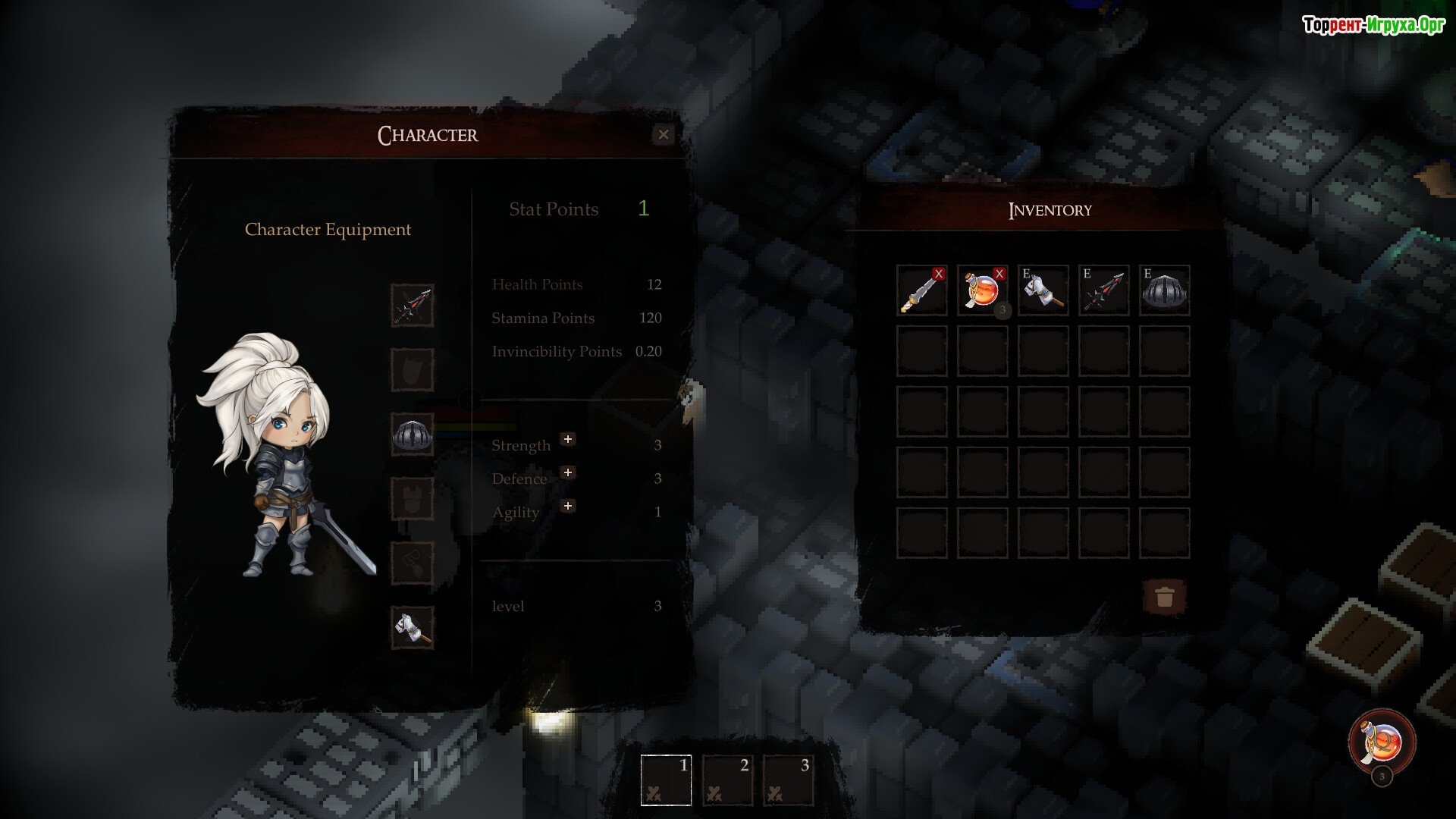This screenshot has height=819, width=1456.
Task: Click the empty shield equipment slot
Action: point(413,370)
